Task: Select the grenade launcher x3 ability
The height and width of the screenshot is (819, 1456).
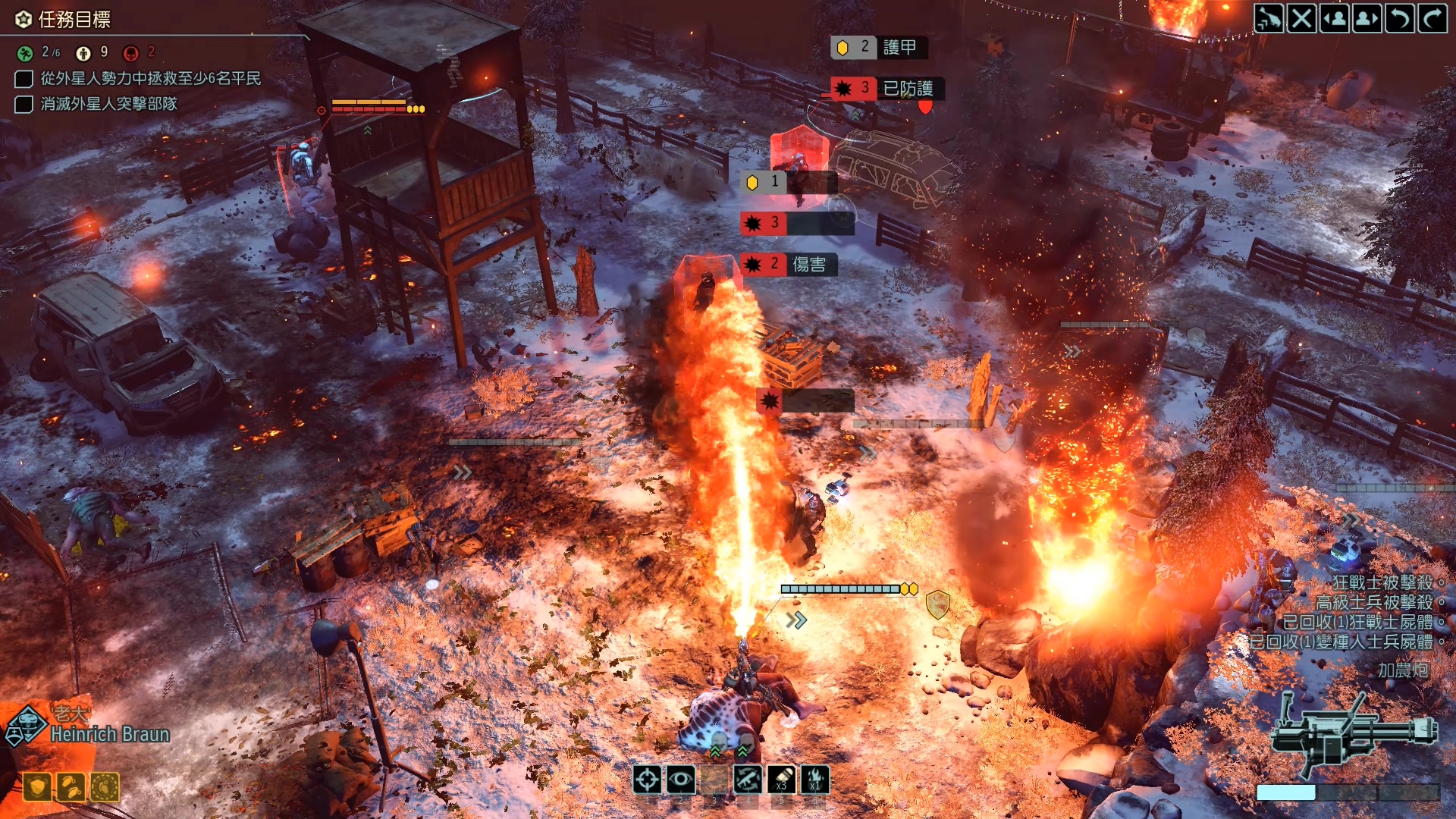Action: (781, 779)
